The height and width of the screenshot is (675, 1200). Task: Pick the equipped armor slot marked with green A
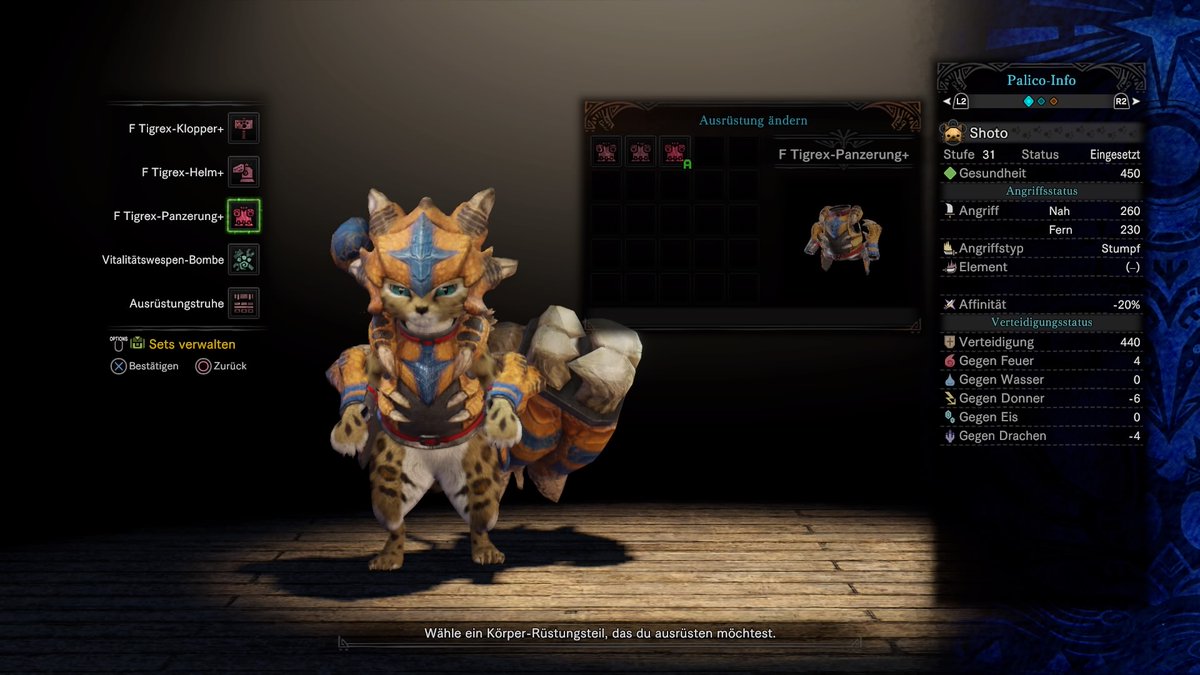(x=675, y=152)
